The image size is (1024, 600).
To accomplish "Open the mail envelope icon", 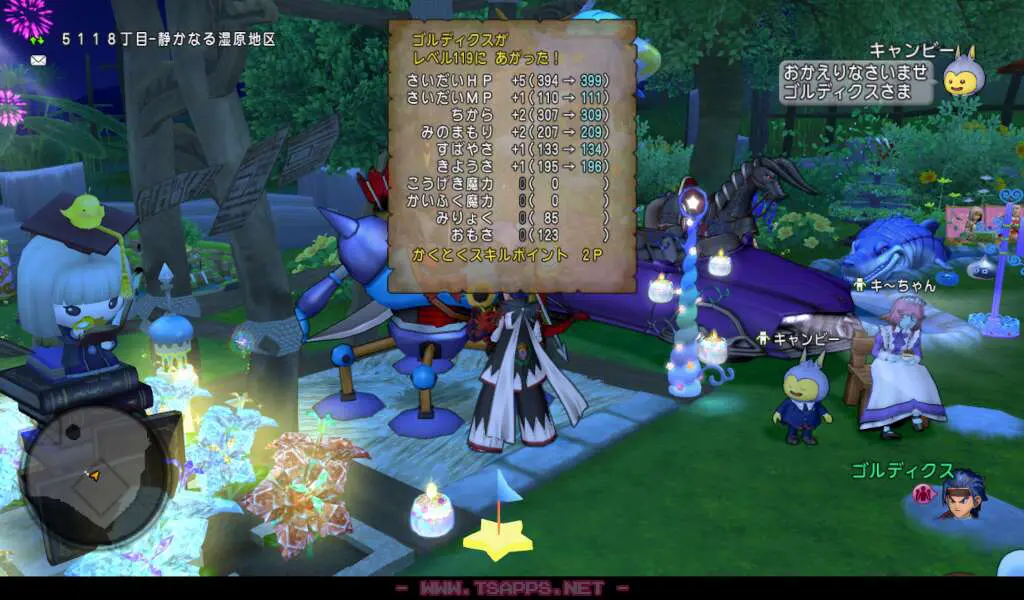I will 39,60.
